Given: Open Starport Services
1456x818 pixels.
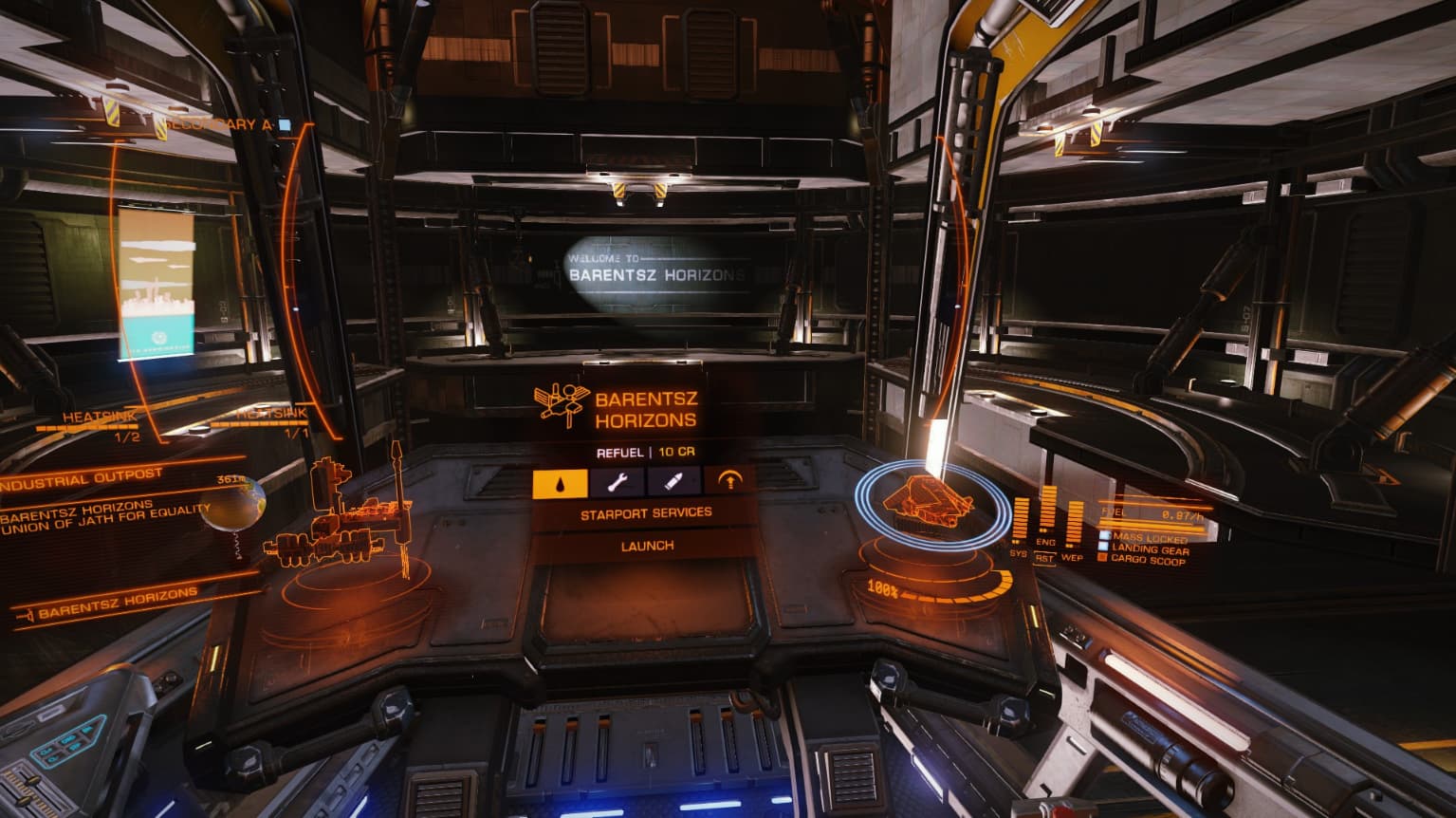Looking at the screenshot, I should tap(646, 512).
